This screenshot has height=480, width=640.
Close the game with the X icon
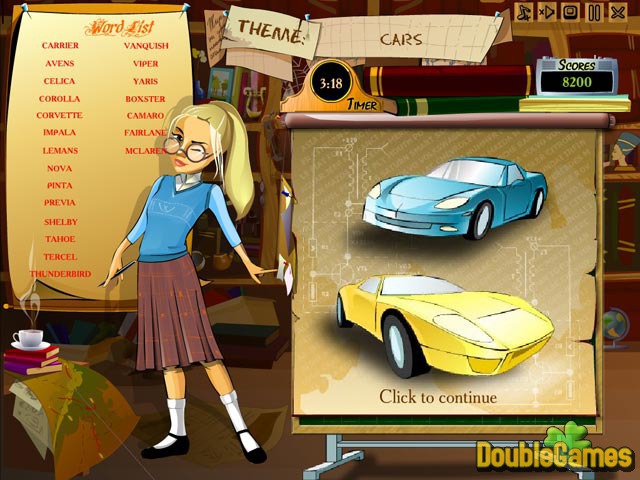tap(618, 12)
